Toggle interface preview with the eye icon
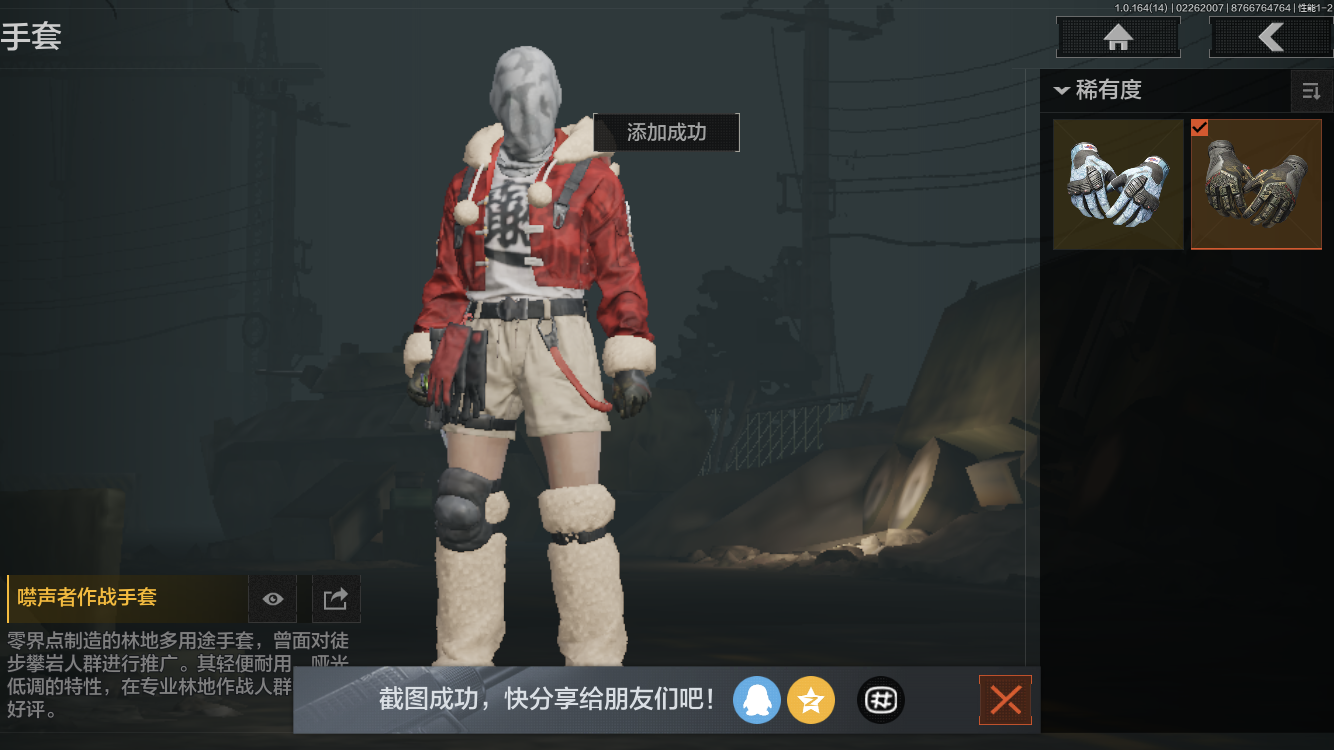1334x750 pixels. click(x=272, y=598)
